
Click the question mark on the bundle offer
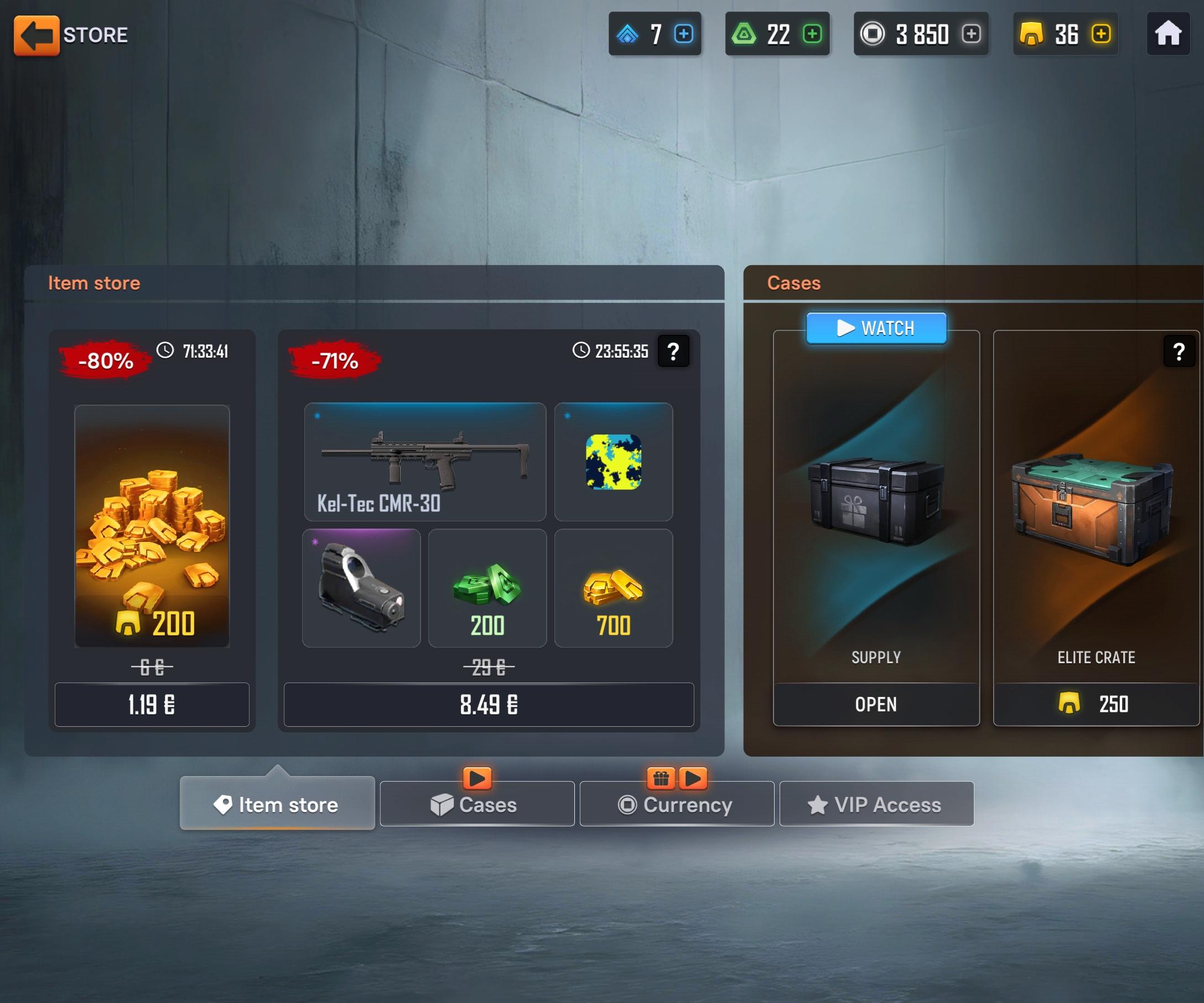pos(673,351)
